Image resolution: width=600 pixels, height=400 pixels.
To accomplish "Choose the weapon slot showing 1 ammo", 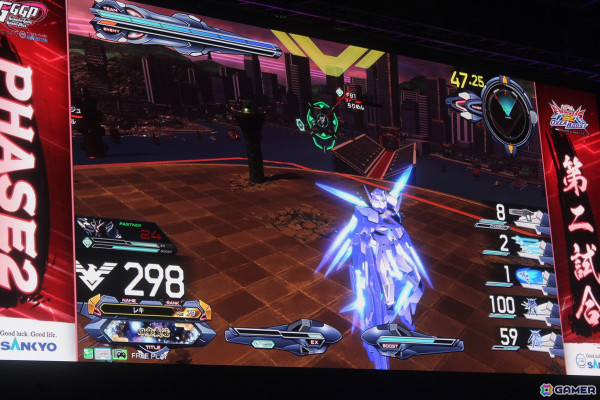I will [x=520, y=275].
